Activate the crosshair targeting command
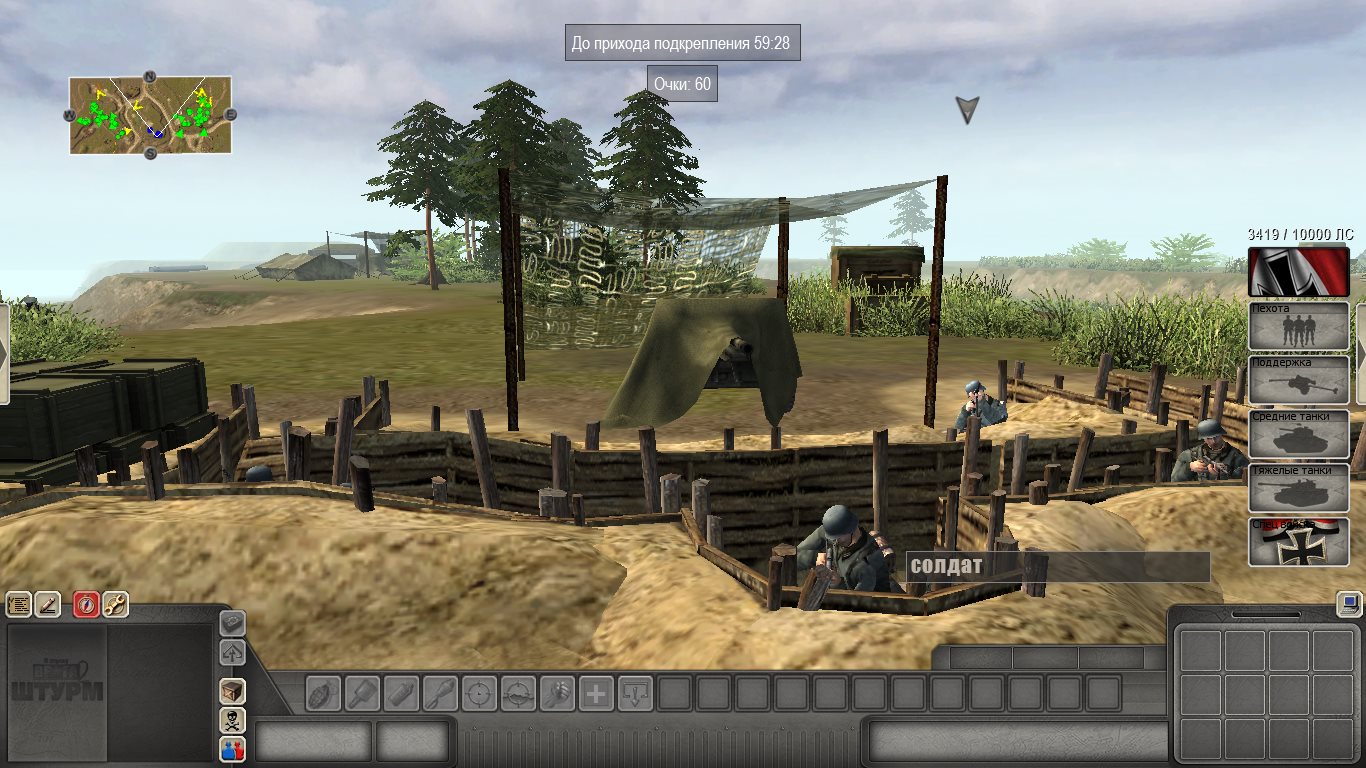This screenshot has height=768, width=1366. pyautogui.click(x=479, y=693)
